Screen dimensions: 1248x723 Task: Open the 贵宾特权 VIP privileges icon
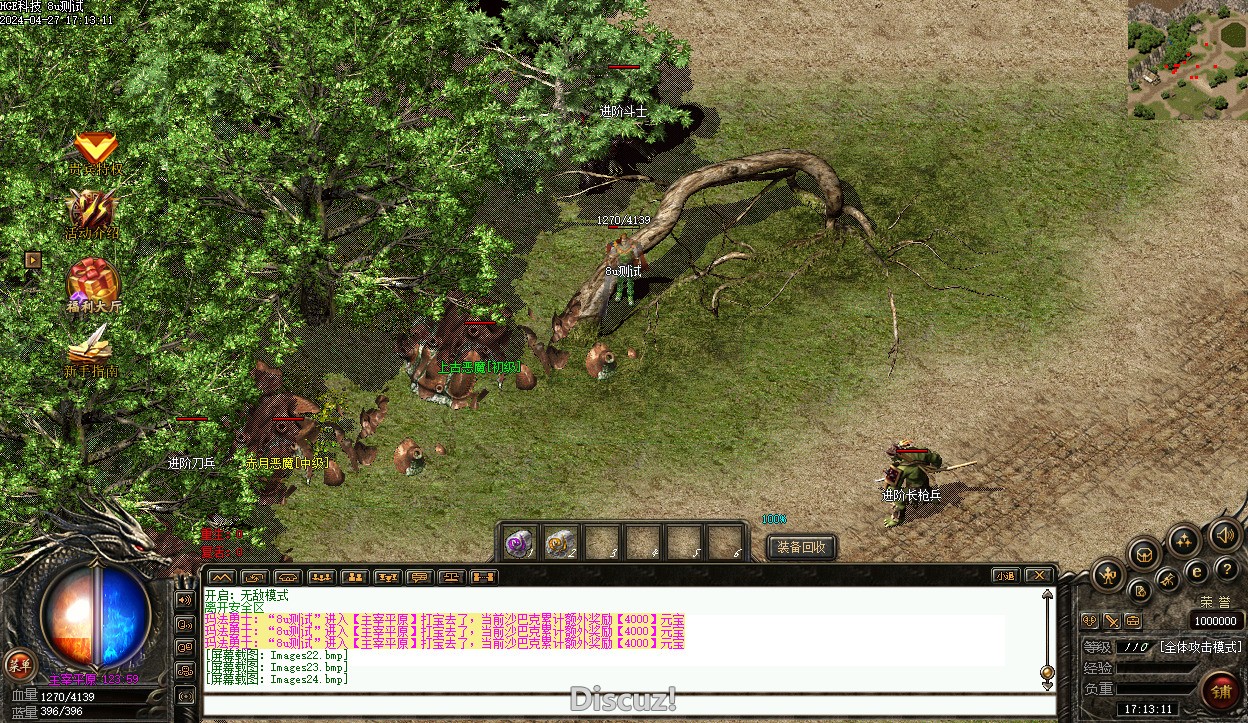[95, 151]
